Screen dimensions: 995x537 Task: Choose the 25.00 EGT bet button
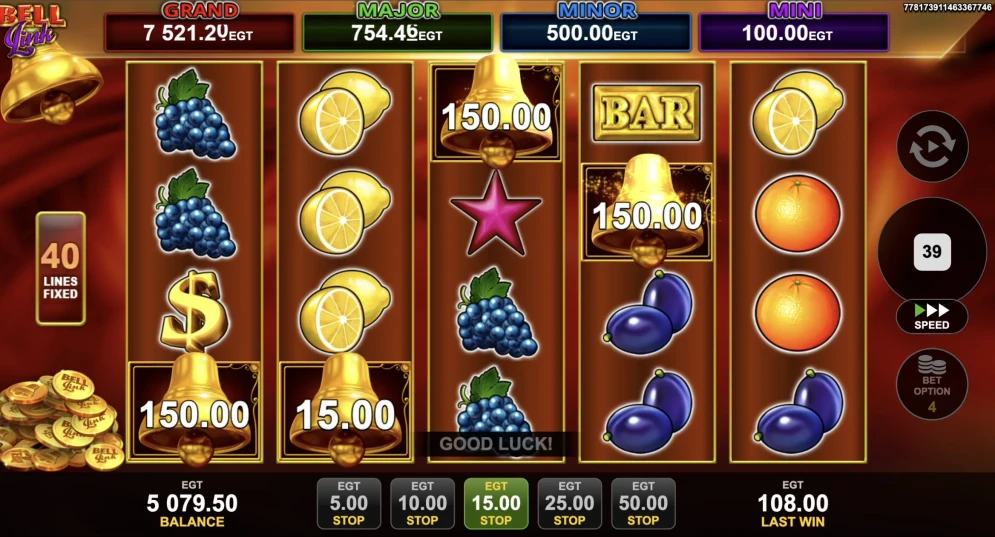coord(569,503)
